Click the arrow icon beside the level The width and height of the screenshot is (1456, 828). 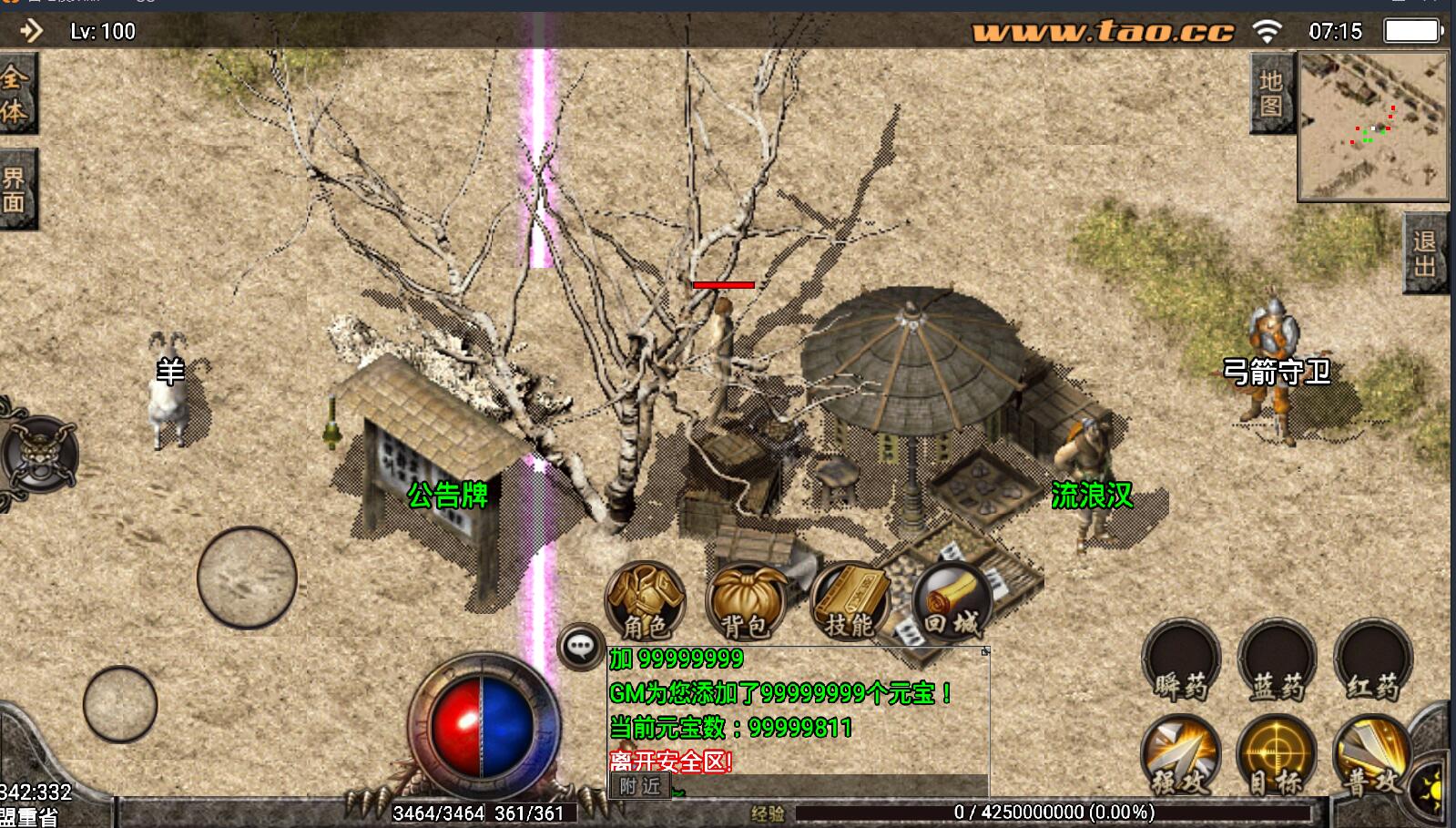click(32, 31)
